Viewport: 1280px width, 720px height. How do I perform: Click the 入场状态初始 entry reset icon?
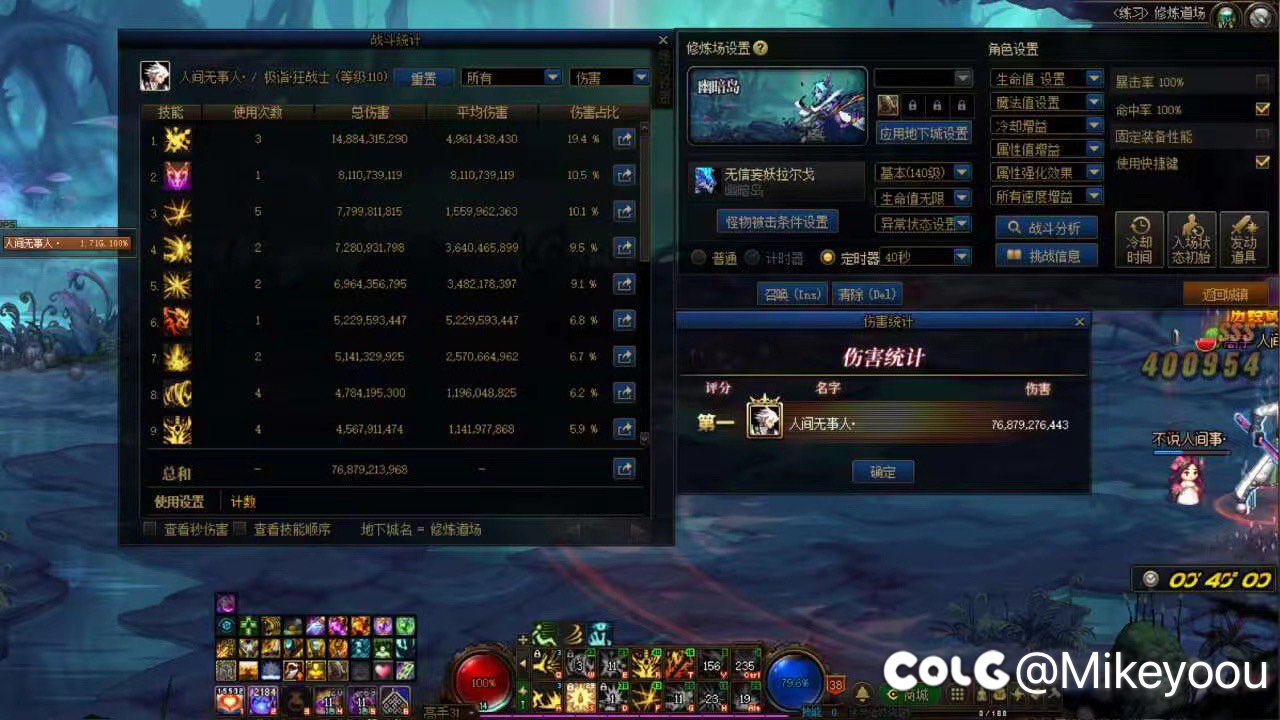[x=1192, y=238]
